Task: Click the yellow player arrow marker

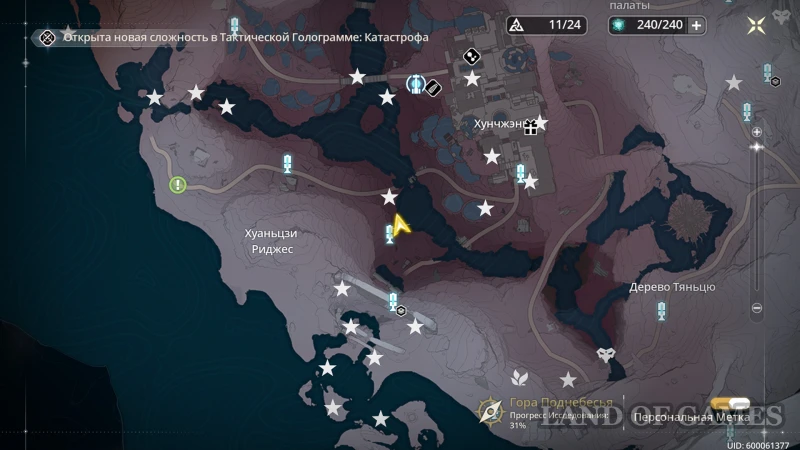Action: click(401, 226)
